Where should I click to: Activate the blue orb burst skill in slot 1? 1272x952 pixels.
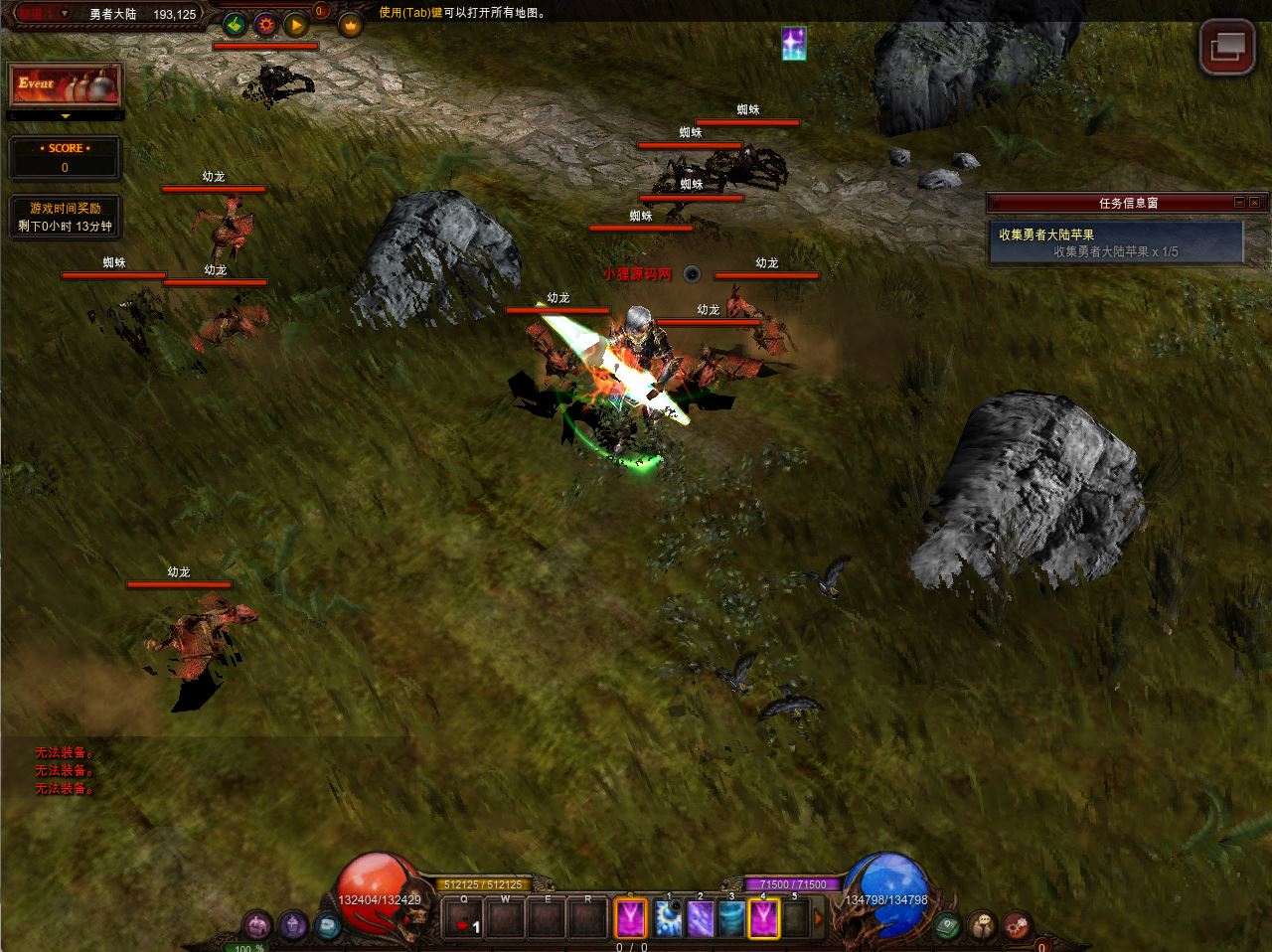pyautogui.click(x=669, y=918)
